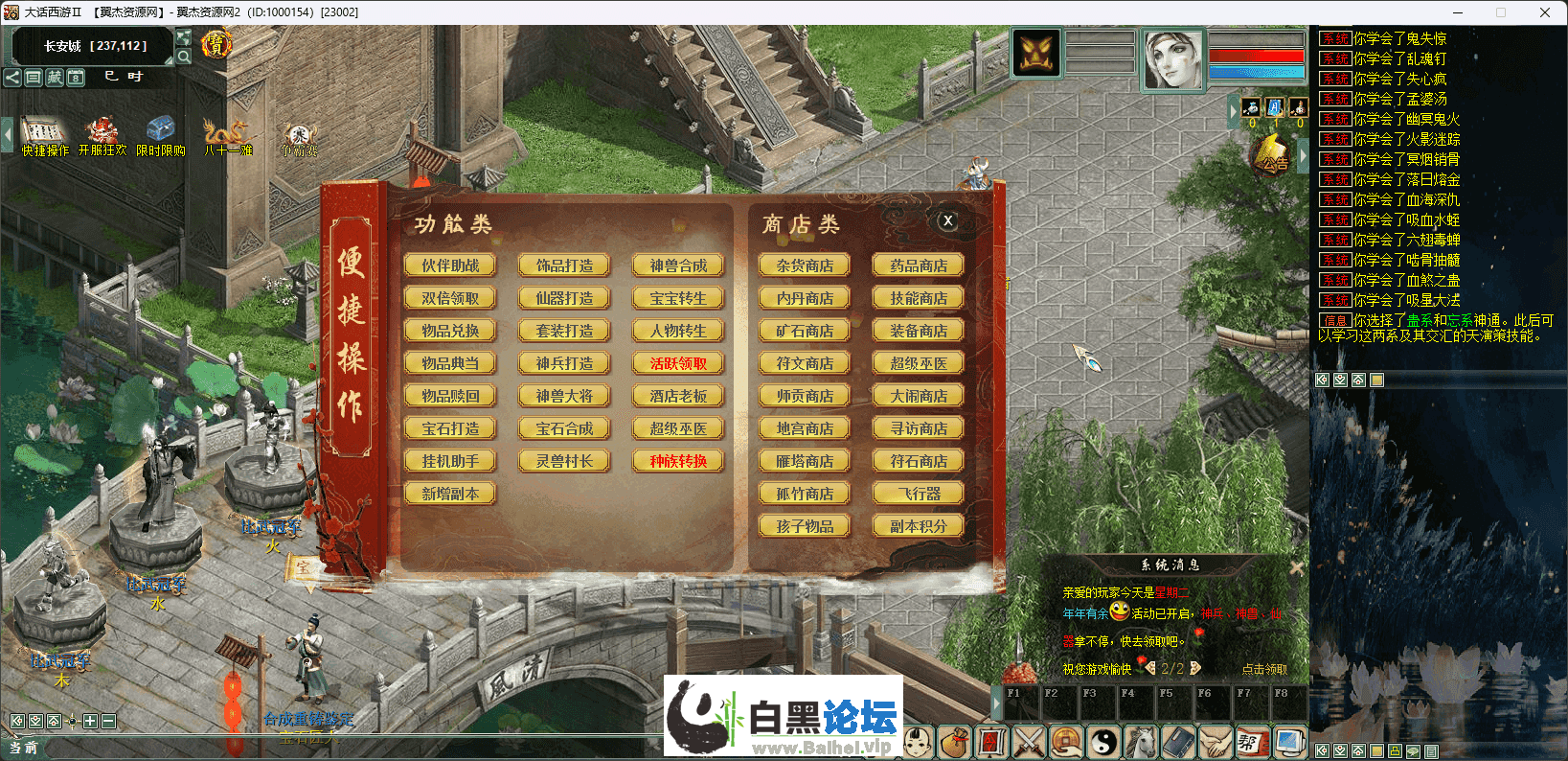
Task: Choose 神兽合成 option
Action: coord(678,265)
